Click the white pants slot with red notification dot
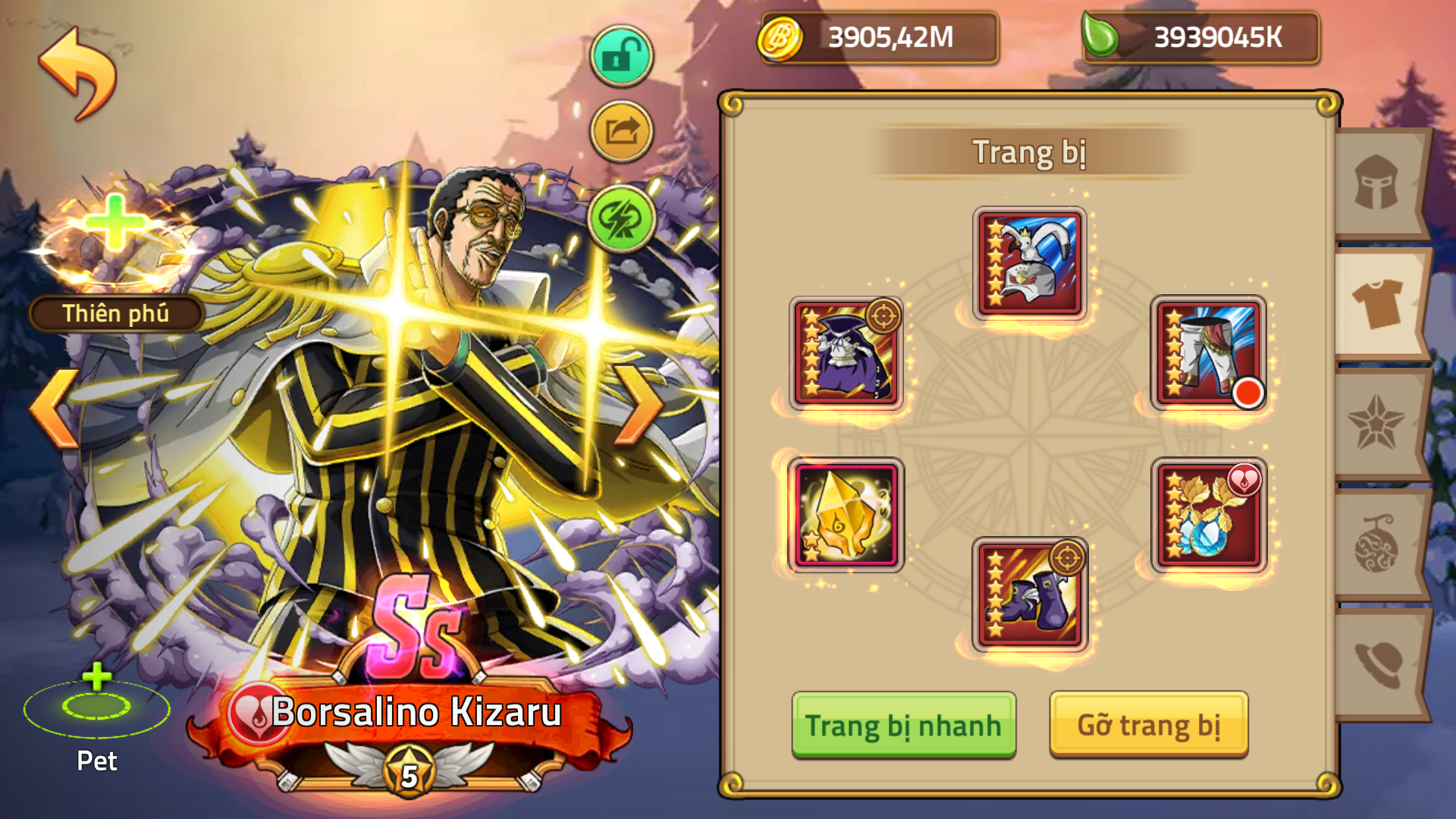This screenshot has width=1456, height=819. pyautogui.click(x=1209, y=353)
